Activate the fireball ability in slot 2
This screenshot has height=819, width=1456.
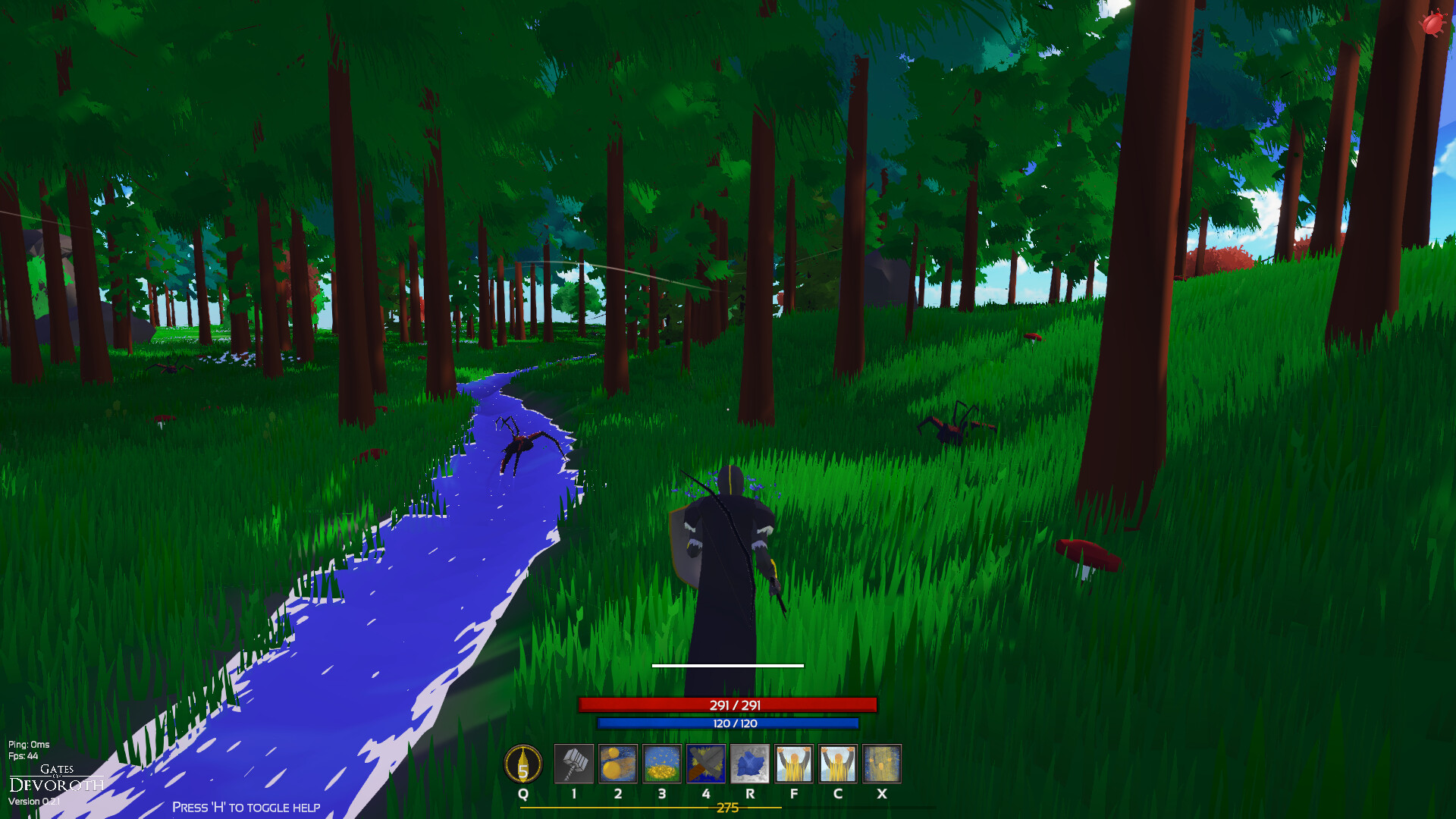(618, 764)
